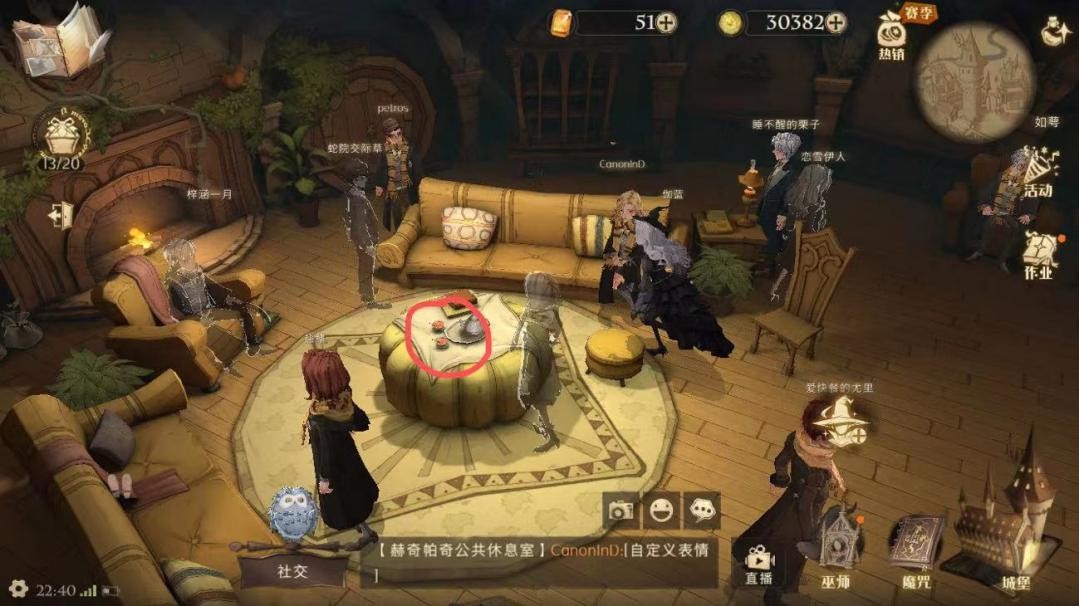Viewport: 1079px width, 606px height.
Task: Open the 社交 social menu
Action: [x=292, y=571]
